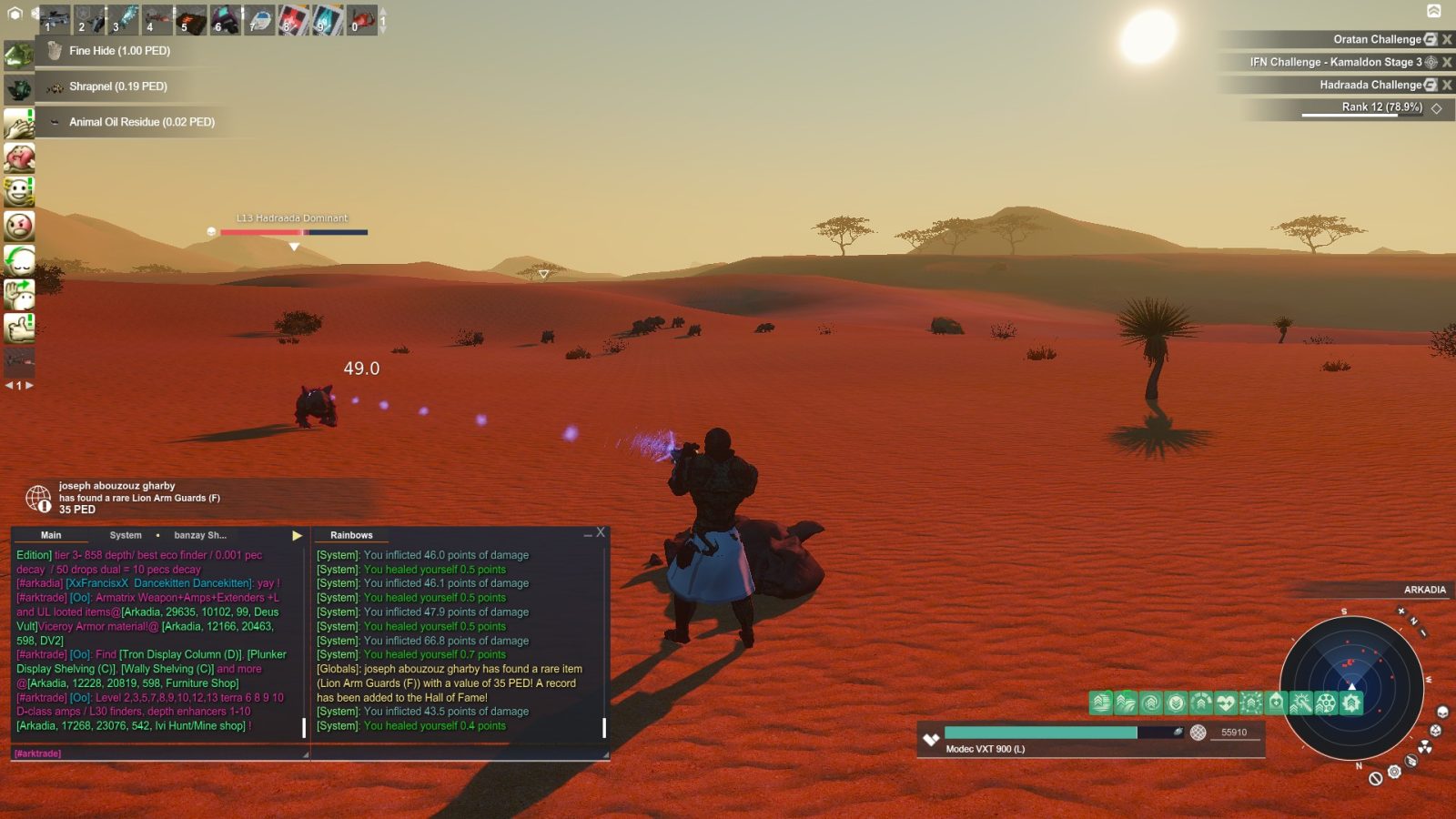Close the Hadraada Challenge tracker
1456x819 pixels.
[1448, 84]
